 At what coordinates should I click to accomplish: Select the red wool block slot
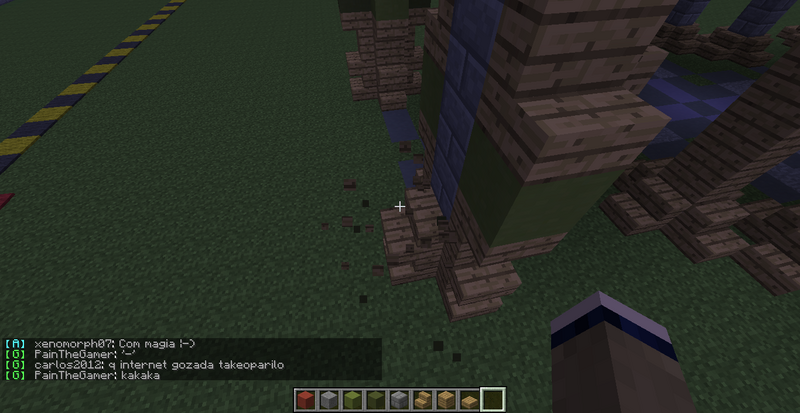307,400
